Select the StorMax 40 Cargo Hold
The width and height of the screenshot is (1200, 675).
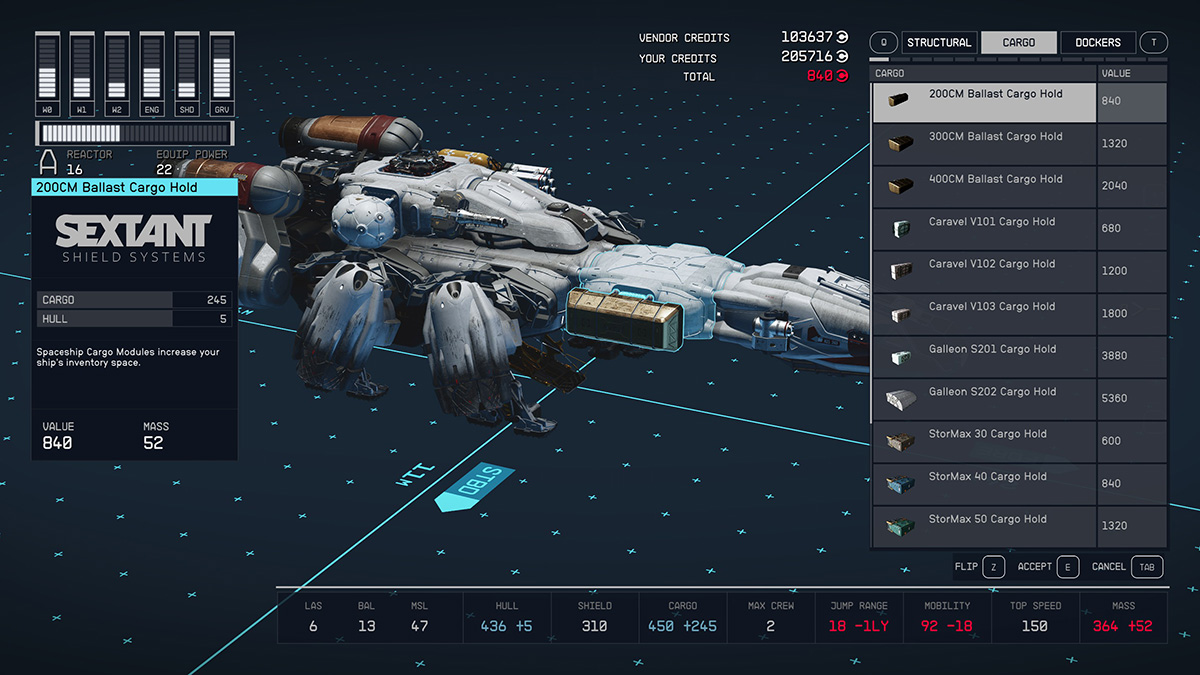(987, 483)
